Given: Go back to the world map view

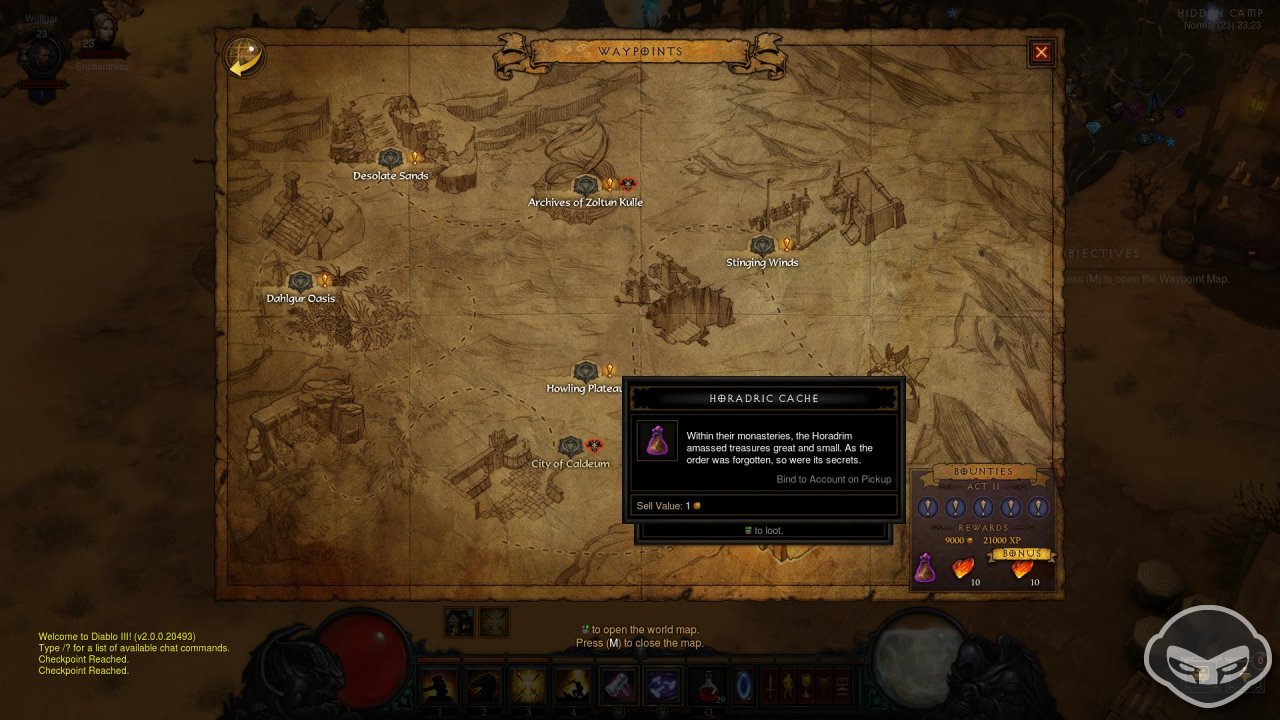Looking at the screenshot, I should tap(243, 57).
